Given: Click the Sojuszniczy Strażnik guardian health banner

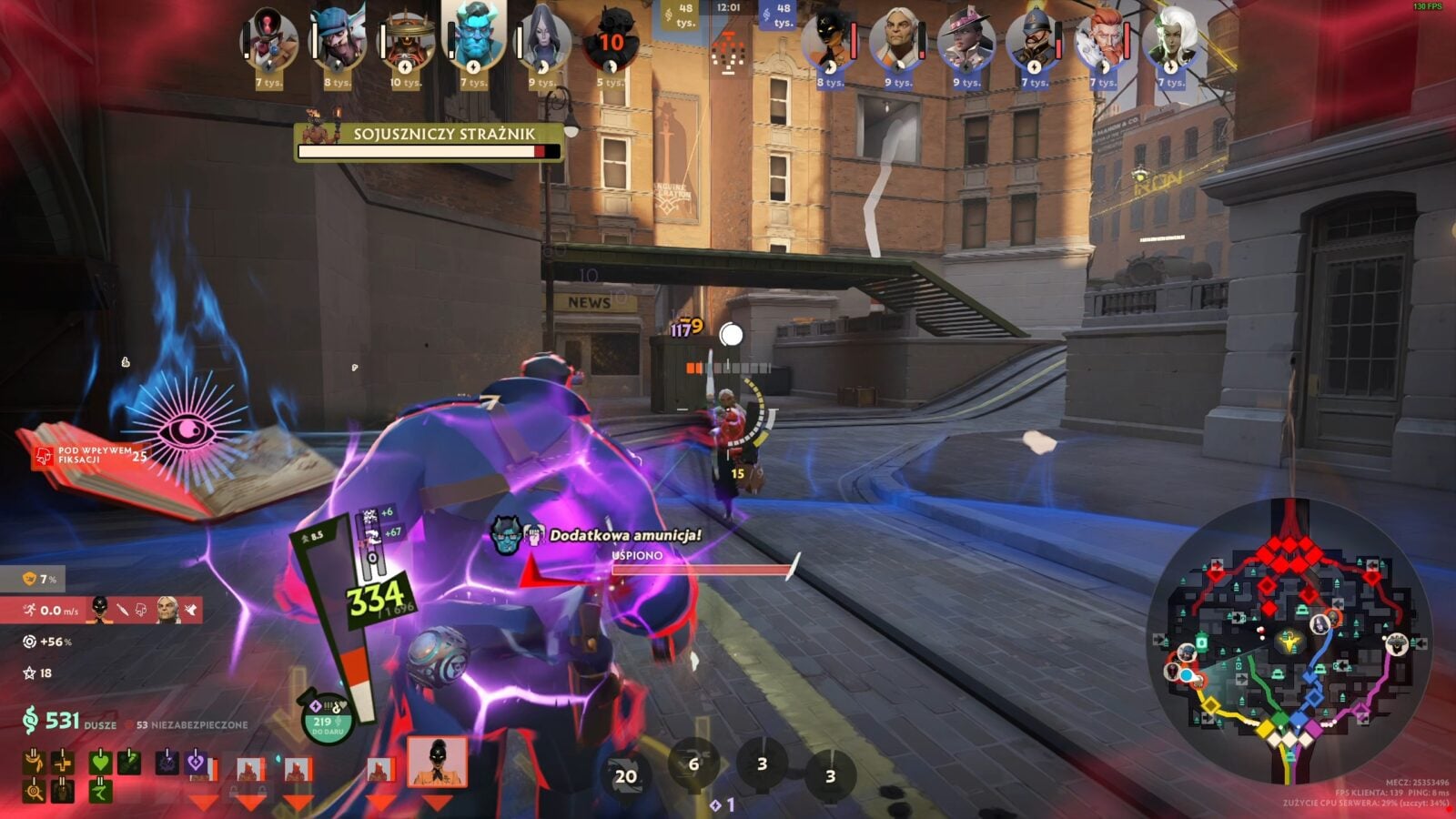Looking at the screenshot, I should pyautogui.click(x=429, y=142).
